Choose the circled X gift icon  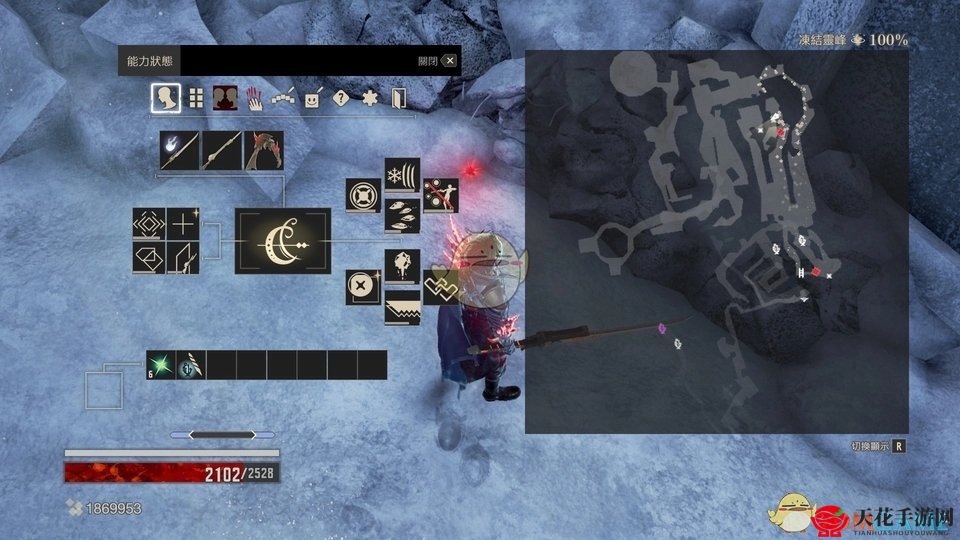click(363, 287)
